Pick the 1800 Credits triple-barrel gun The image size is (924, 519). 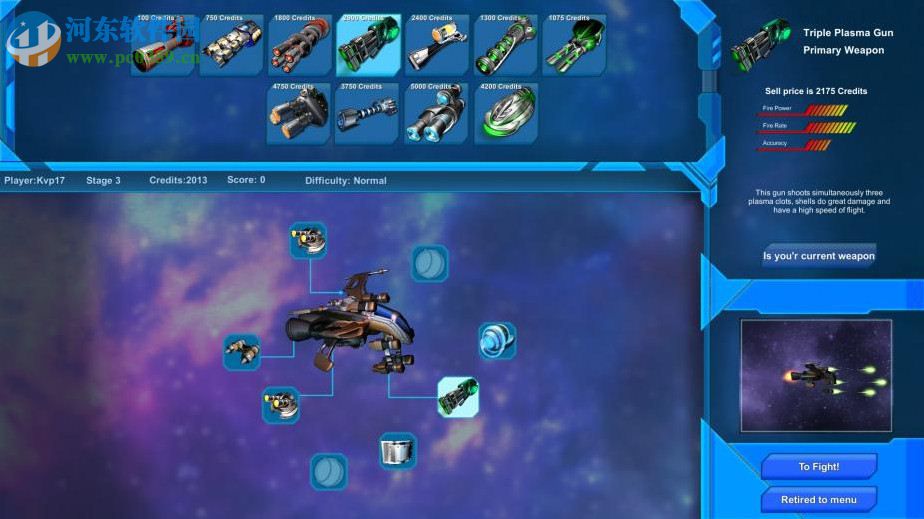(299, 45)
